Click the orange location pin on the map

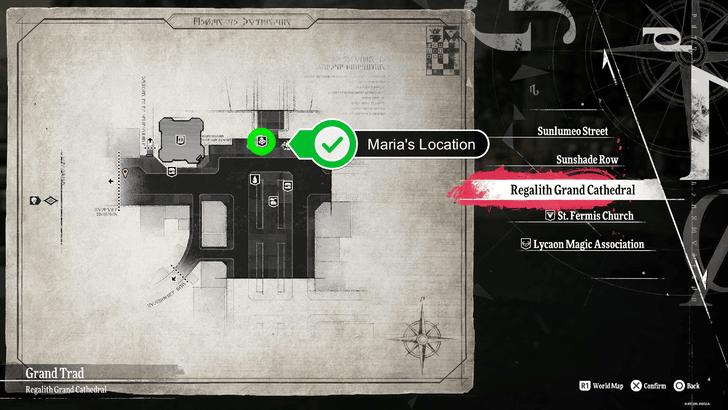click(125, 173)
